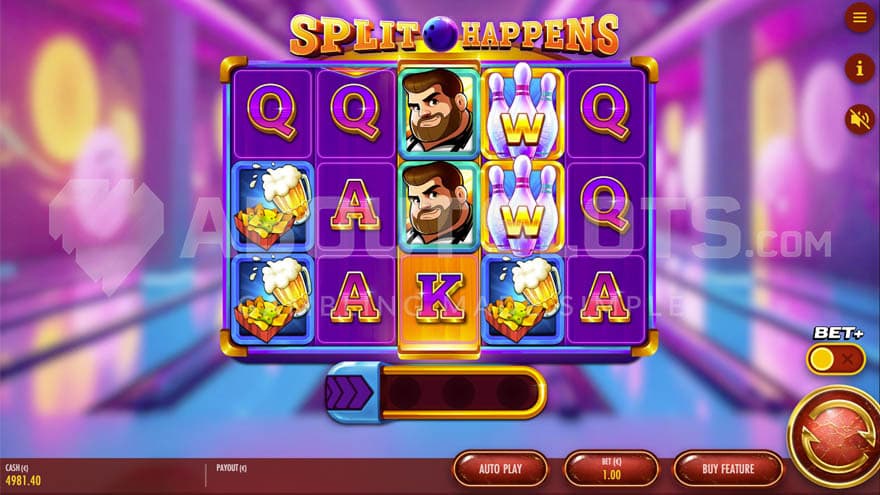Change the Bet amount
The image size is (880, 495).
point(610,468)
